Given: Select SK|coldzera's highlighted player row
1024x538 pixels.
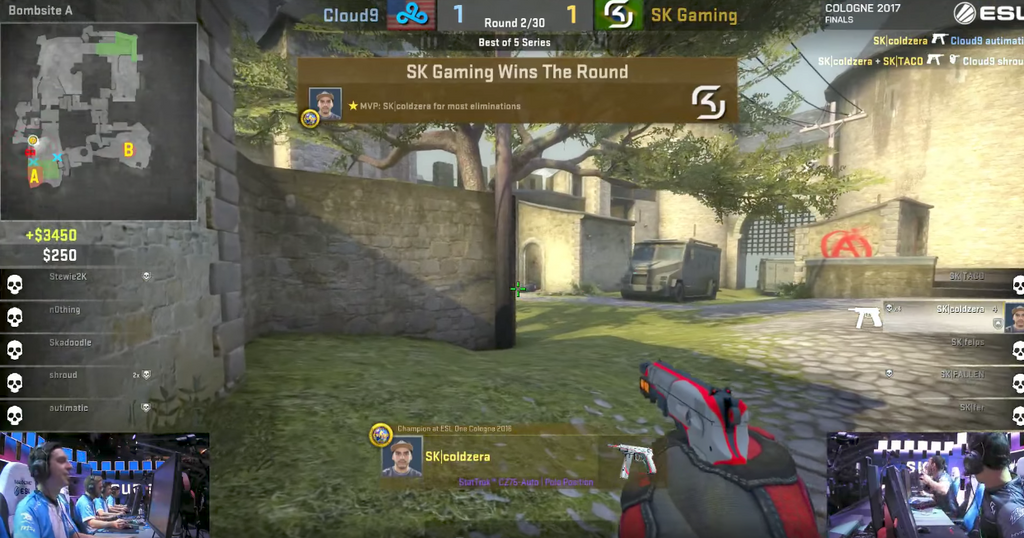Looking at the screenshot, I should (x=950, y=312).
